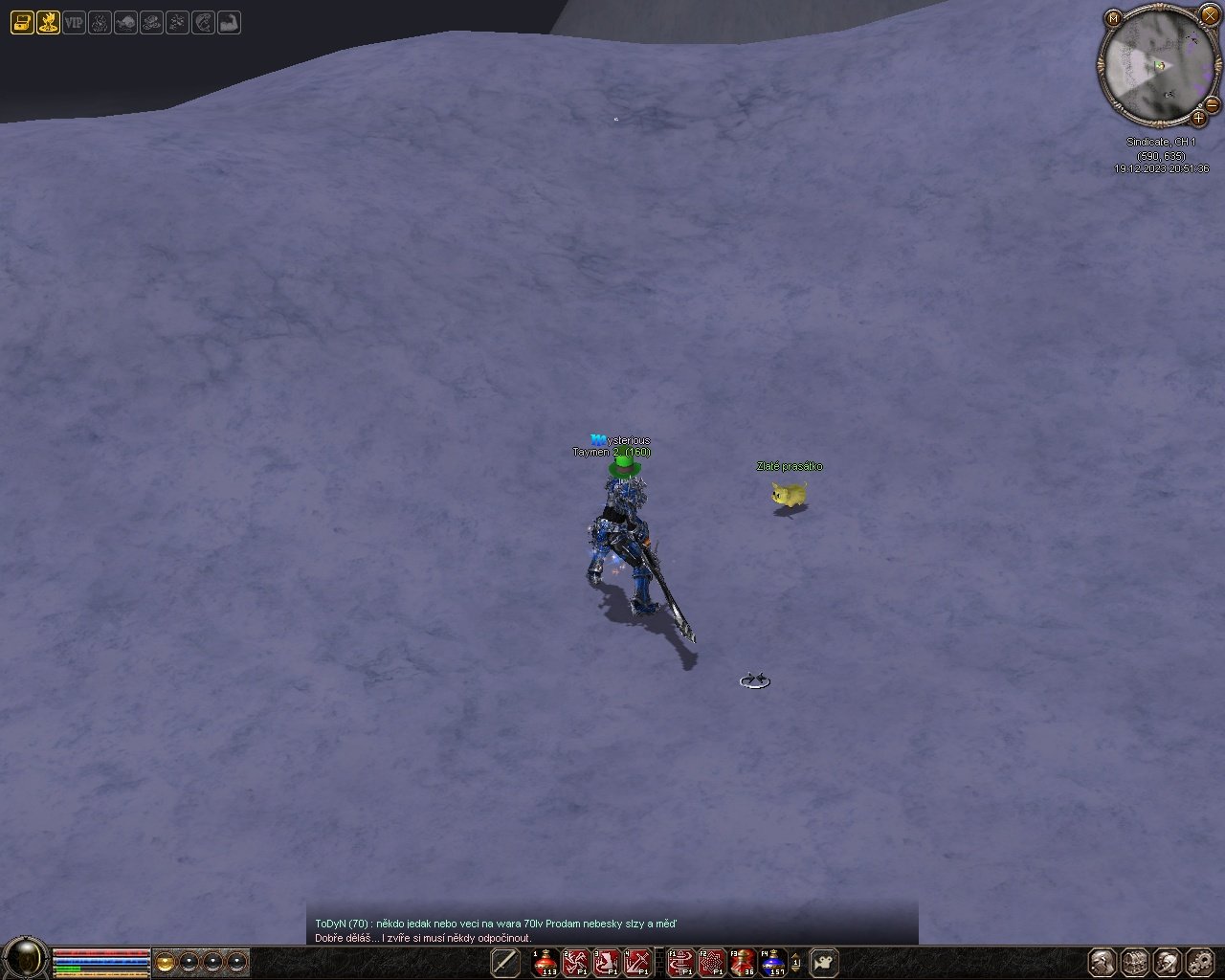Toggle the camera mode button

824,962
